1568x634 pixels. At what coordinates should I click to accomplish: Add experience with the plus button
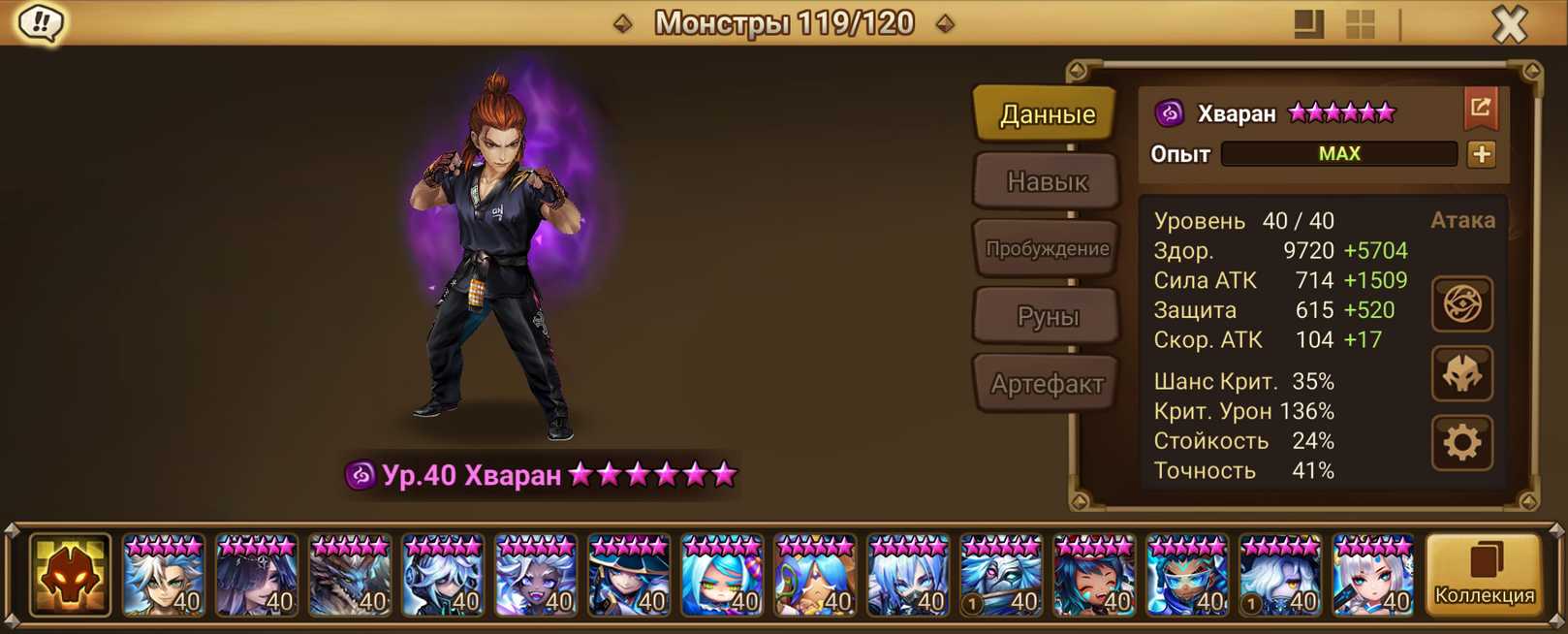[x=1481, y=154]
